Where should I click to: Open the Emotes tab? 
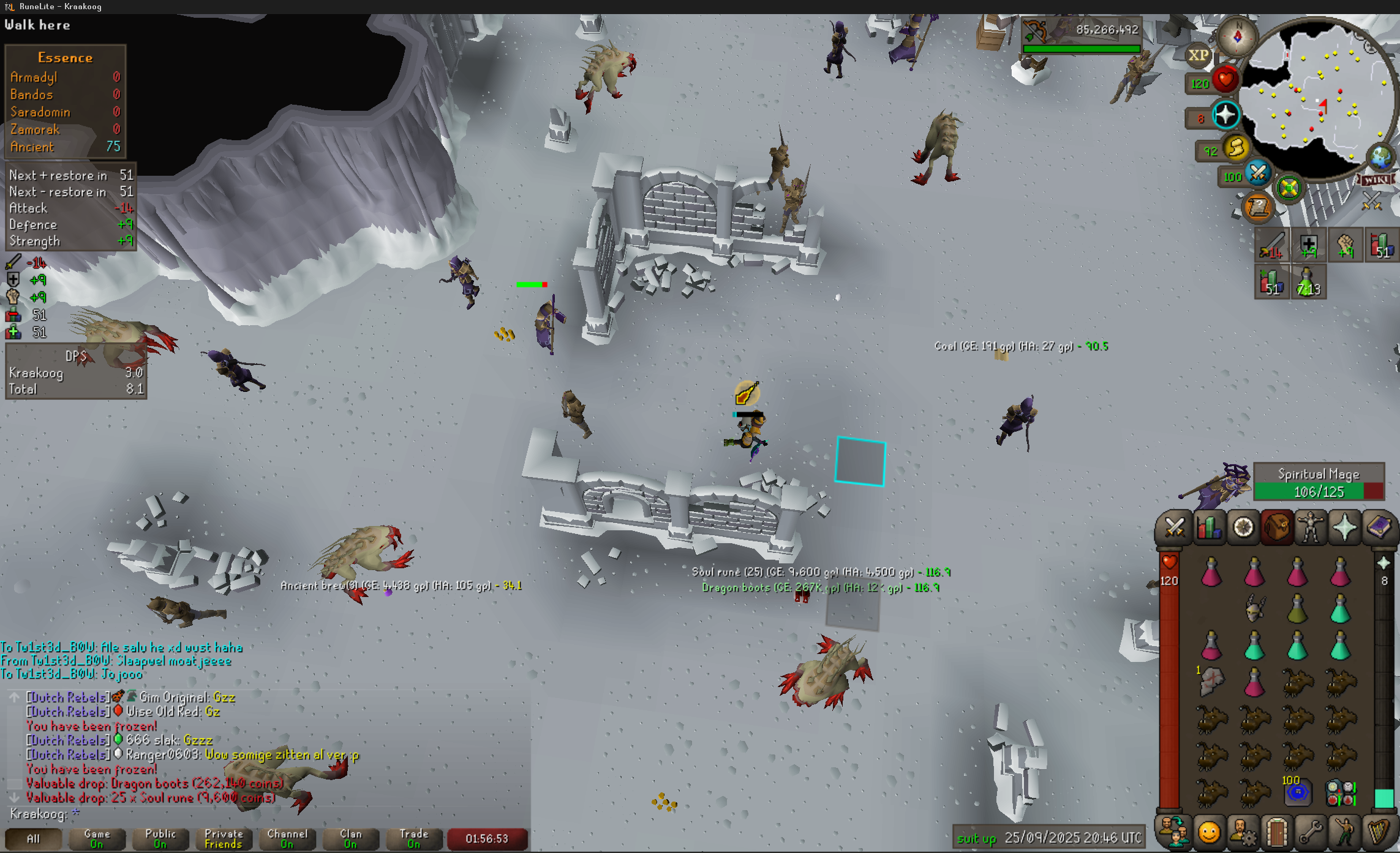tap(1345, 833)
